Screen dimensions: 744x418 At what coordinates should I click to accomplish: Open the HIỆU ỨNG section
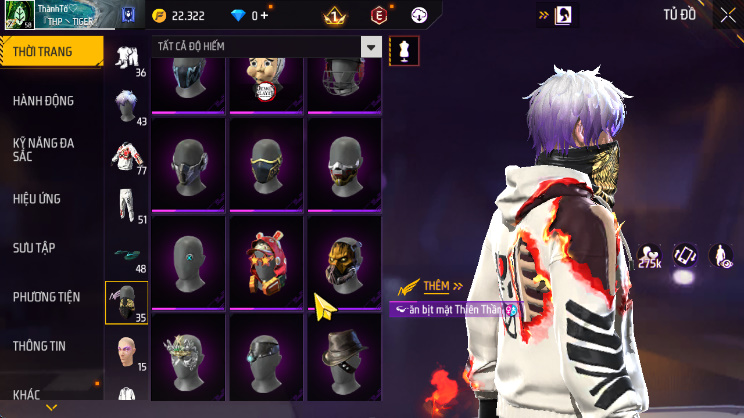pos(38,199)
